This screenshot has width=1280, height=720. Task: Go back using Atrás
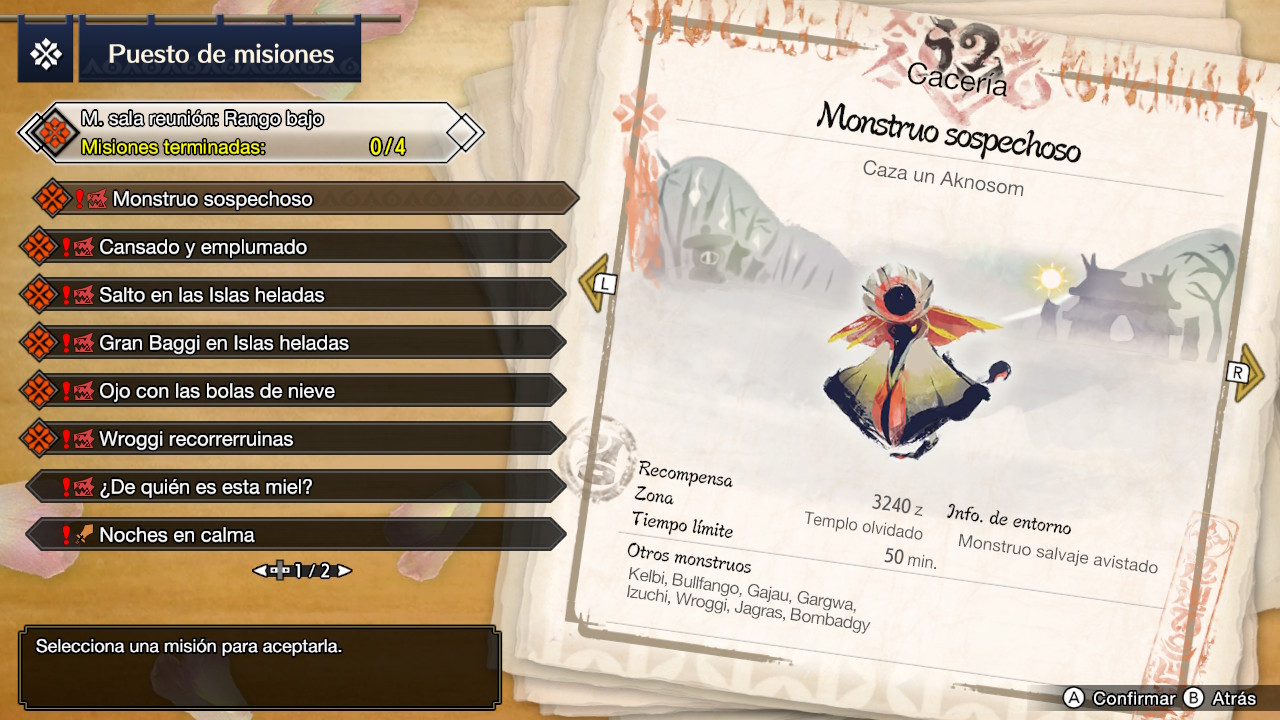click(x=1220, y=698)
